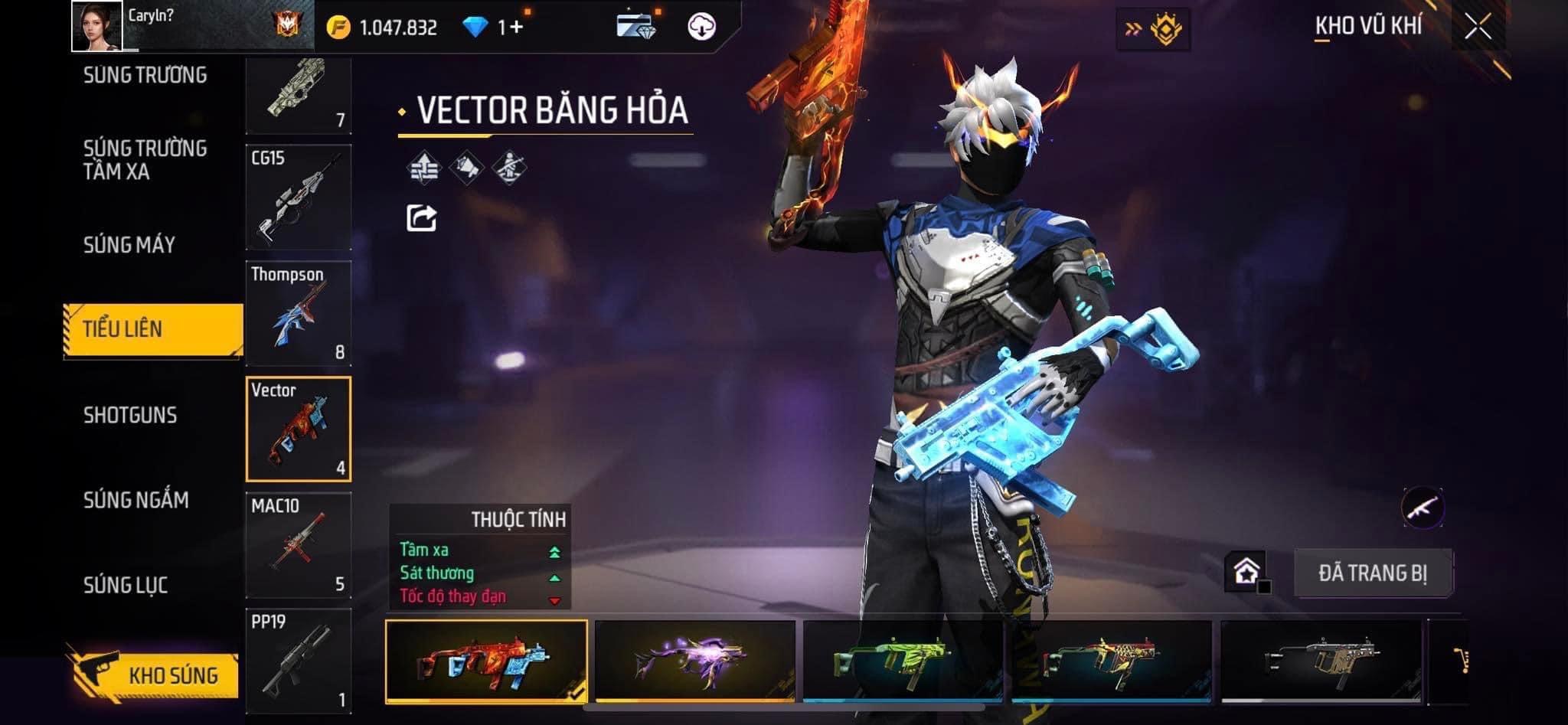Screen dimensions: 1568x725
Task: Click the Đã Trang Bị equipped button
Action: coord(1373,573)
